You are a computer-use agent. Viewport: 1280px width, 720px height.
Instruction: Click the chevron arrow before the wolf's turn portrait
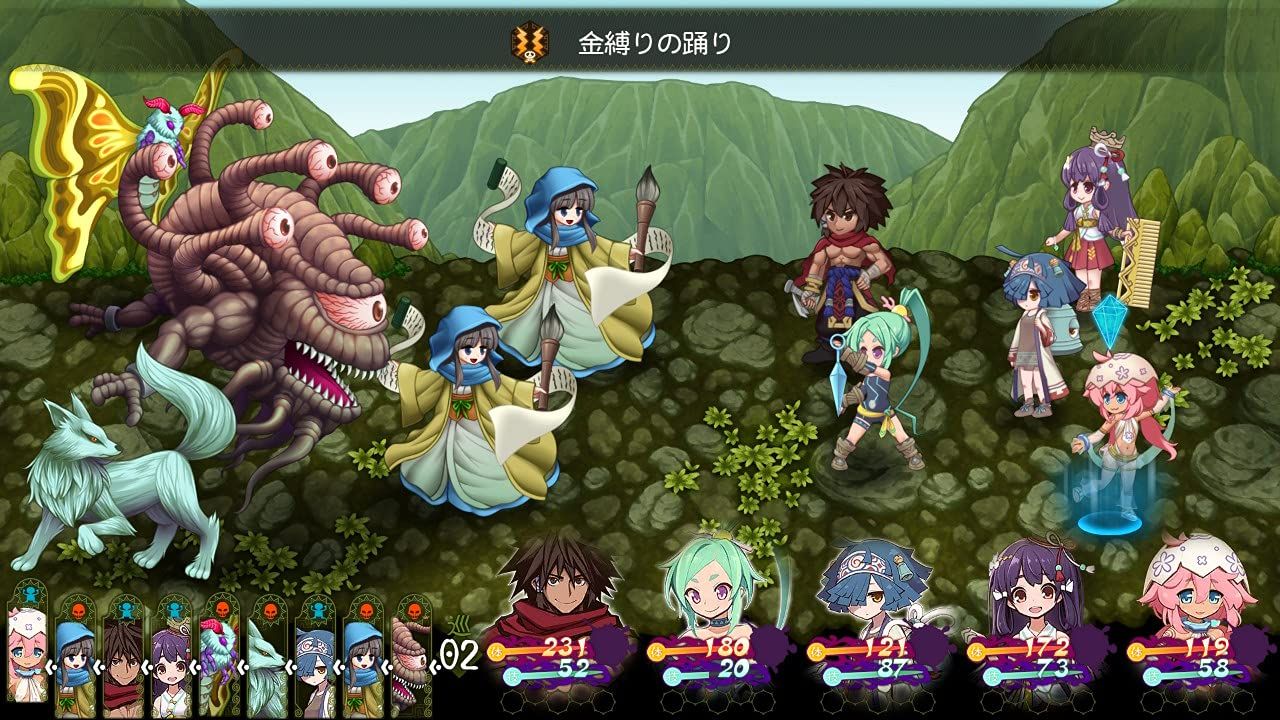(x=241, y=665)
